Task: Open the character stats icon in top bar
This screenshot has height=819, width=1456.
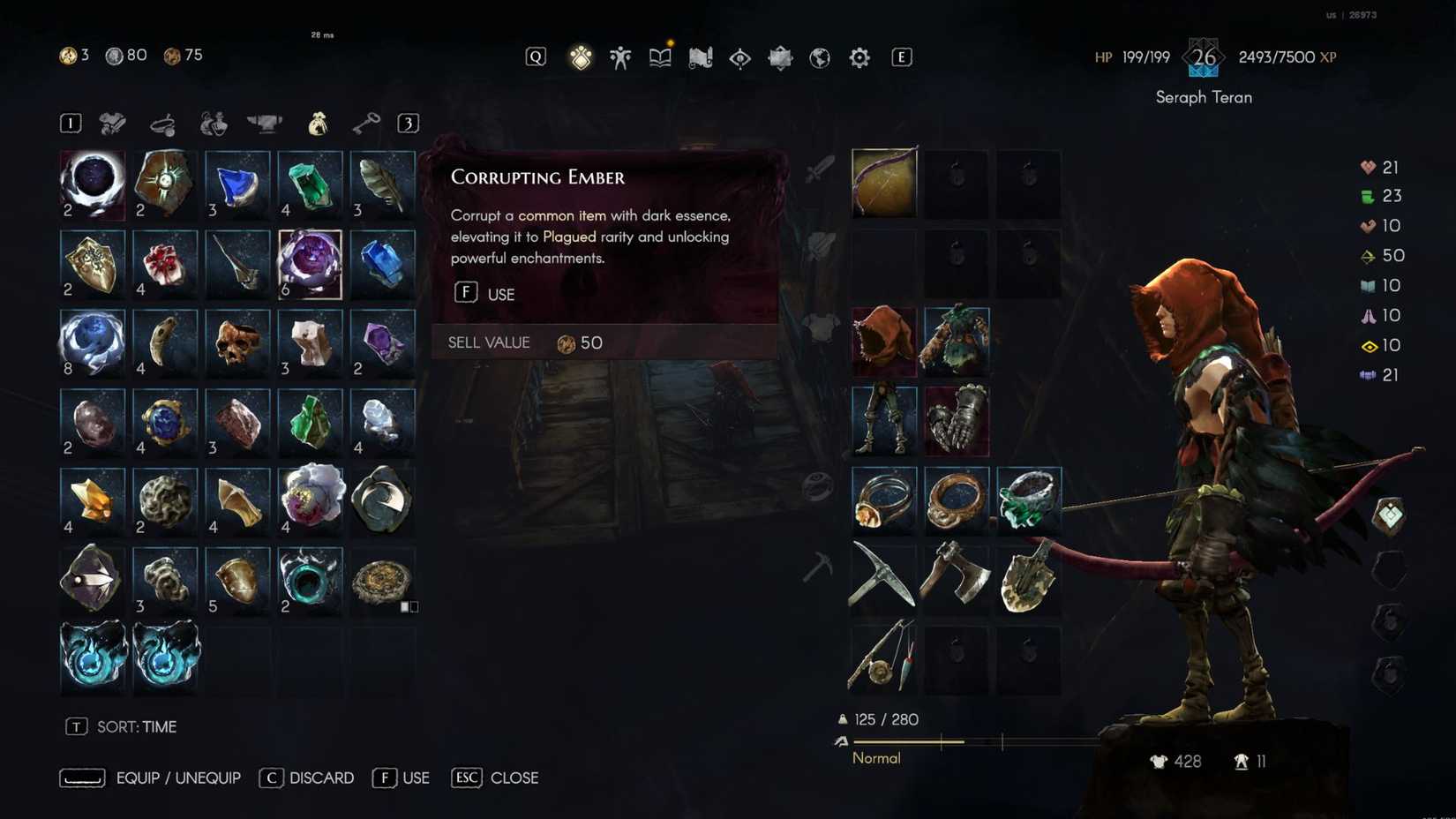Action: (x=620, y=56)
